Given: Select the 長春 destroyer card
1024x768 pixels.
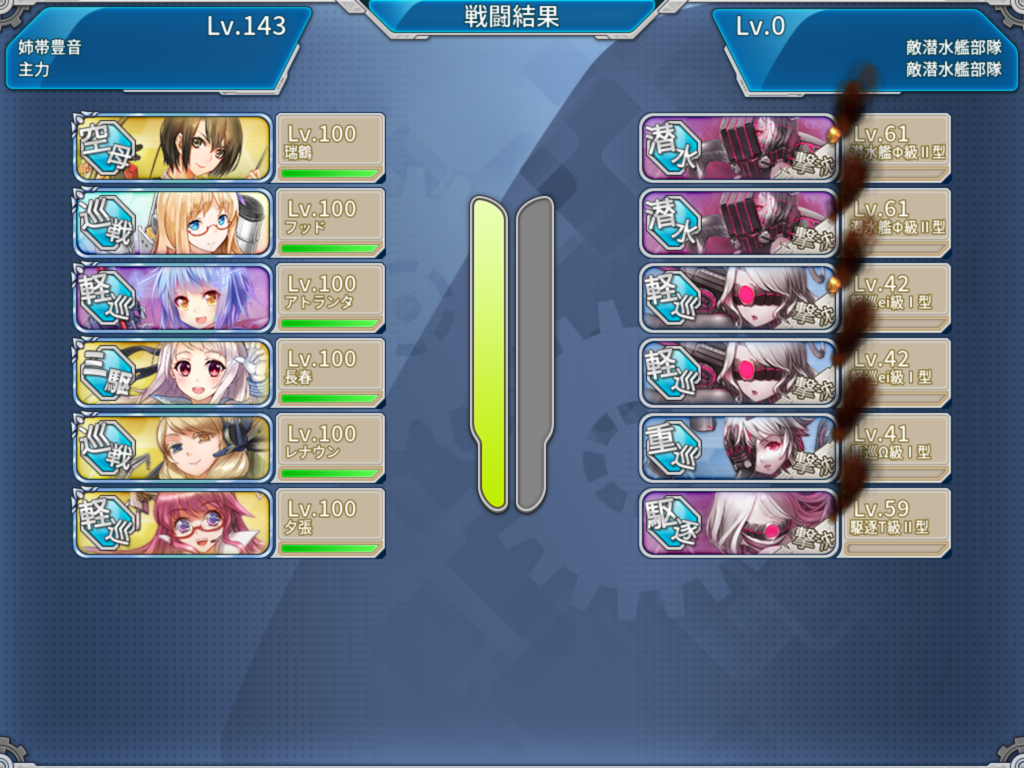Looking at the screenshot, I should tap(228, 372).
